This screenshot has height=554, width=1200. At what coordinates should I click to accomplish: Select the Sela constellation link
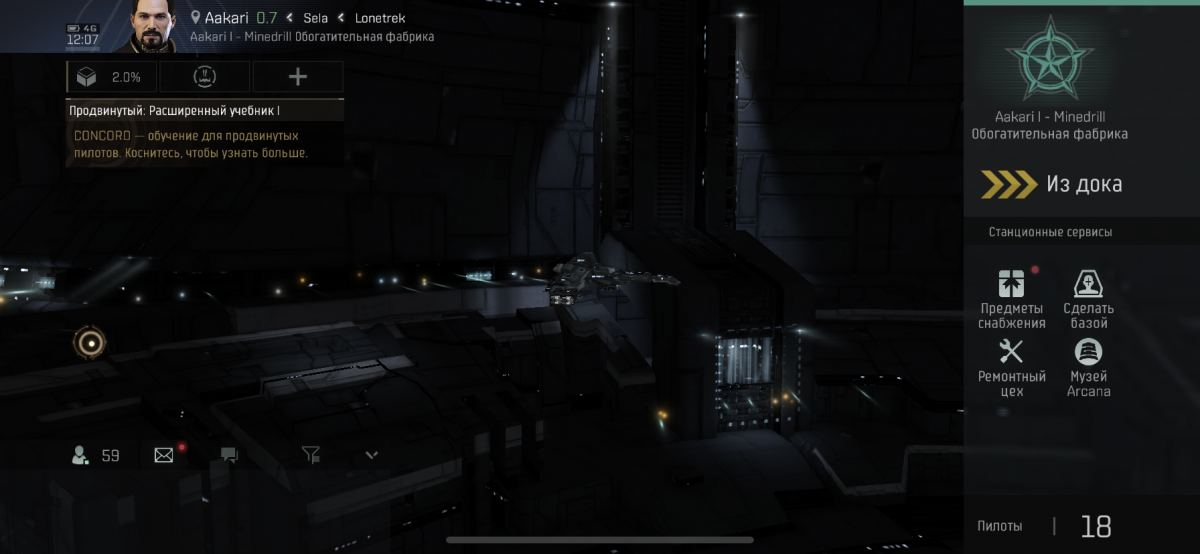tap(316, 18)
